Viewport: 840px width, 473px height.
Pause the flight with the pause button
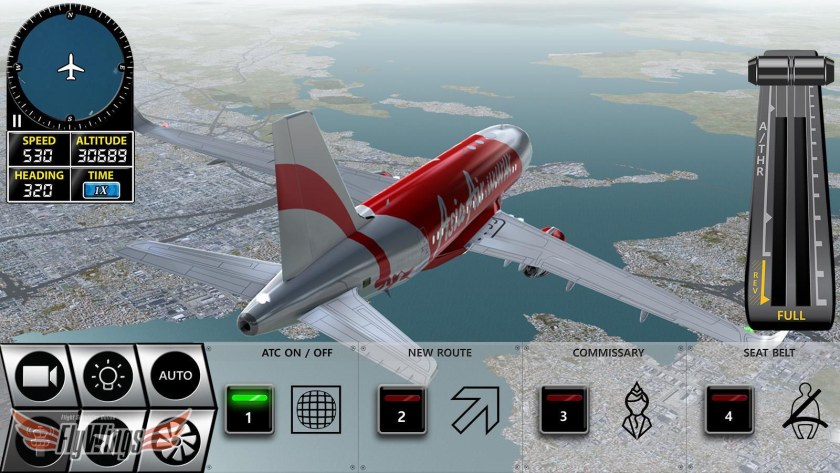coord(16,120)
